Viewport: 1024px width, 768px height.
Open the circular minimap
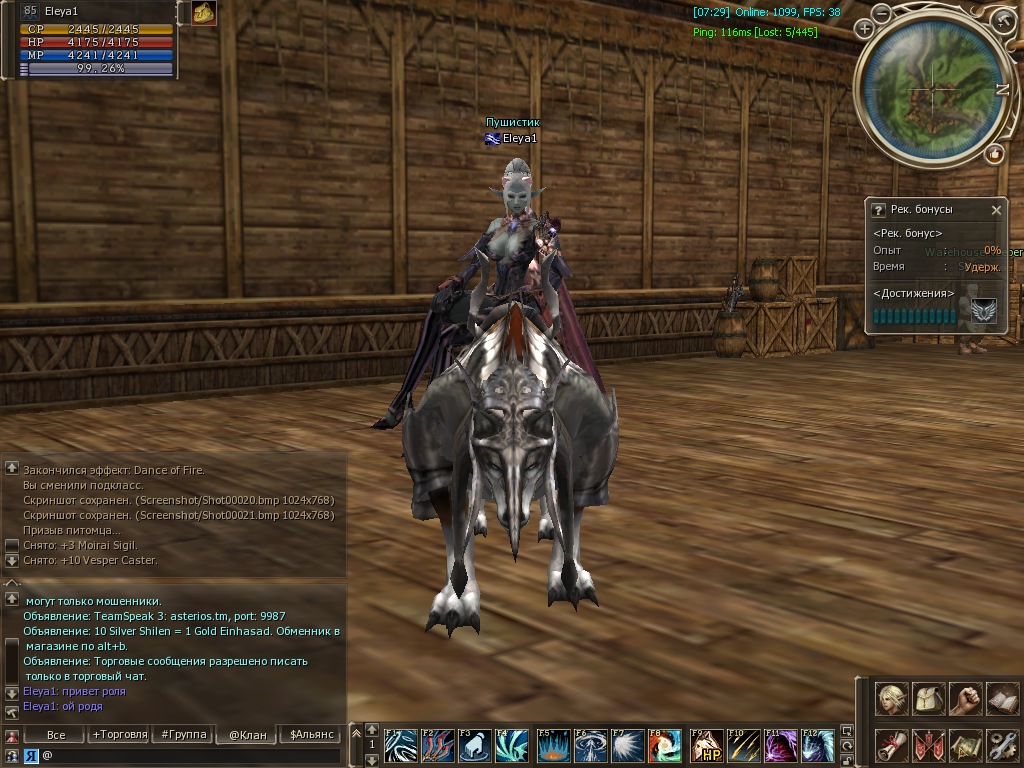(932, 91)
